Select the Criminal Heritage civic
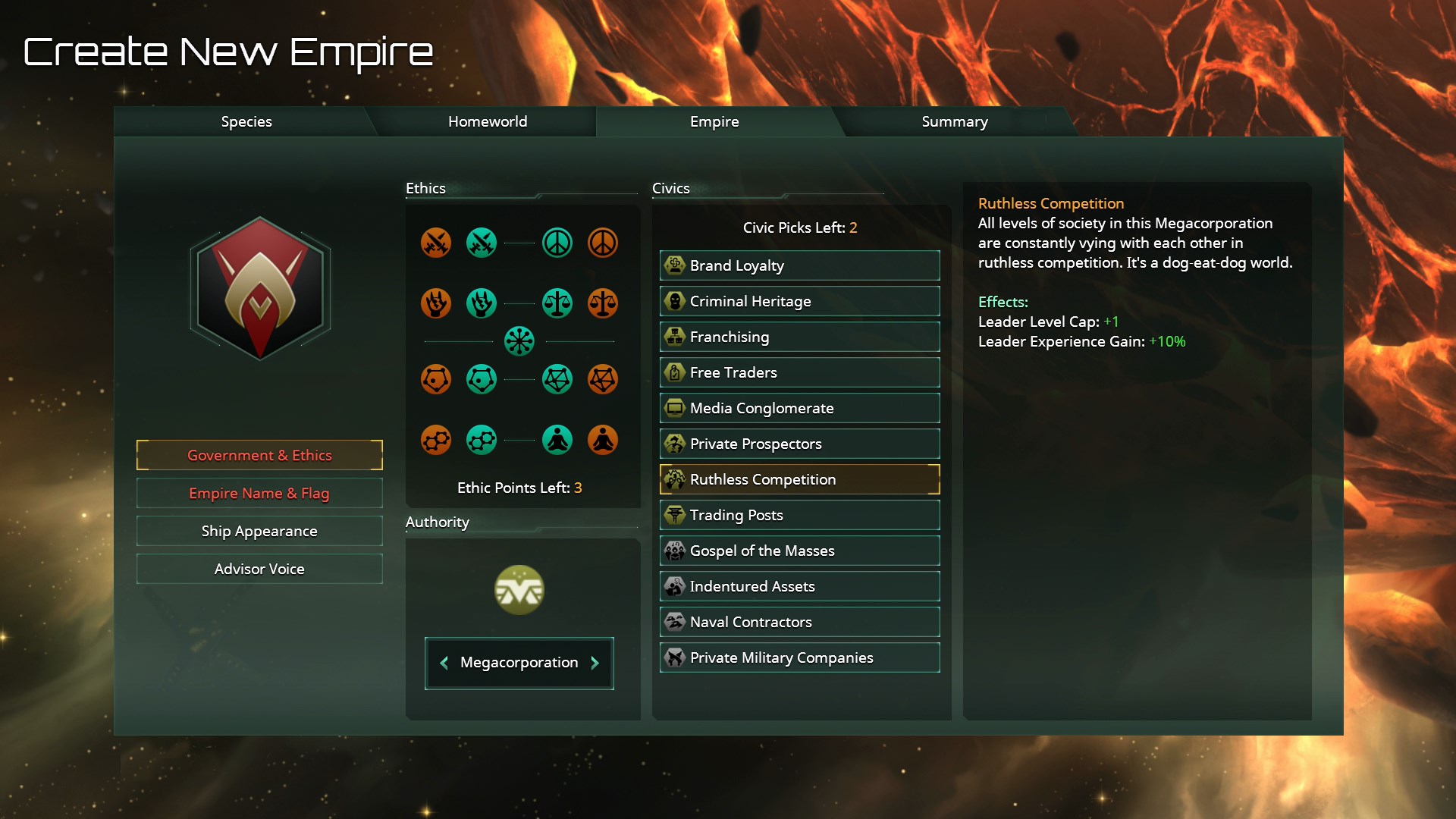 (x=799, y=301)
